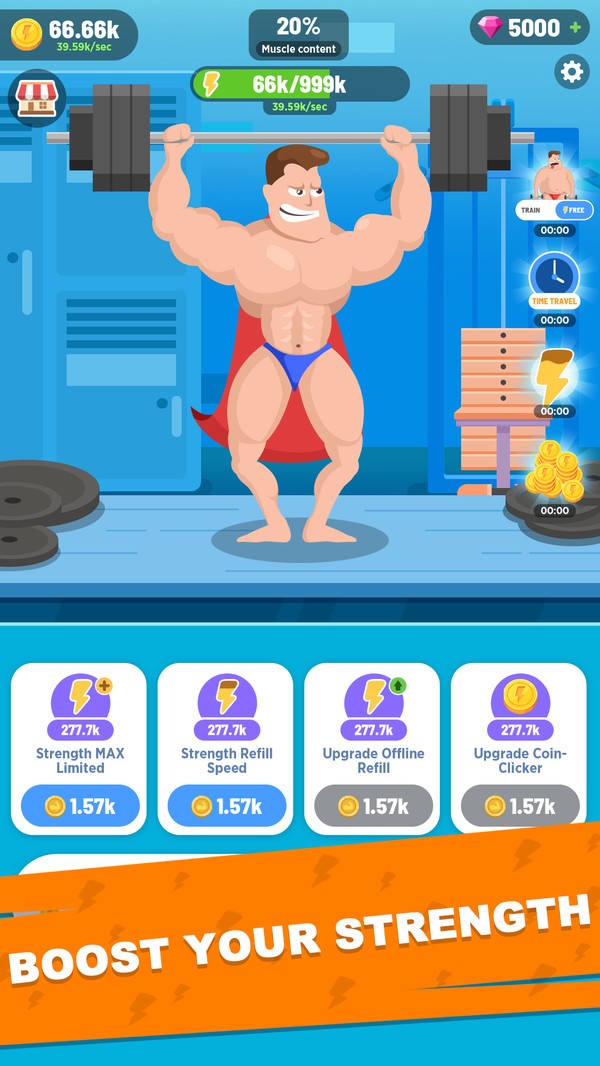Buy Strength MAX Limited upgrade for 1.57k
The image size is (600, 1066).
pos(80,806)
